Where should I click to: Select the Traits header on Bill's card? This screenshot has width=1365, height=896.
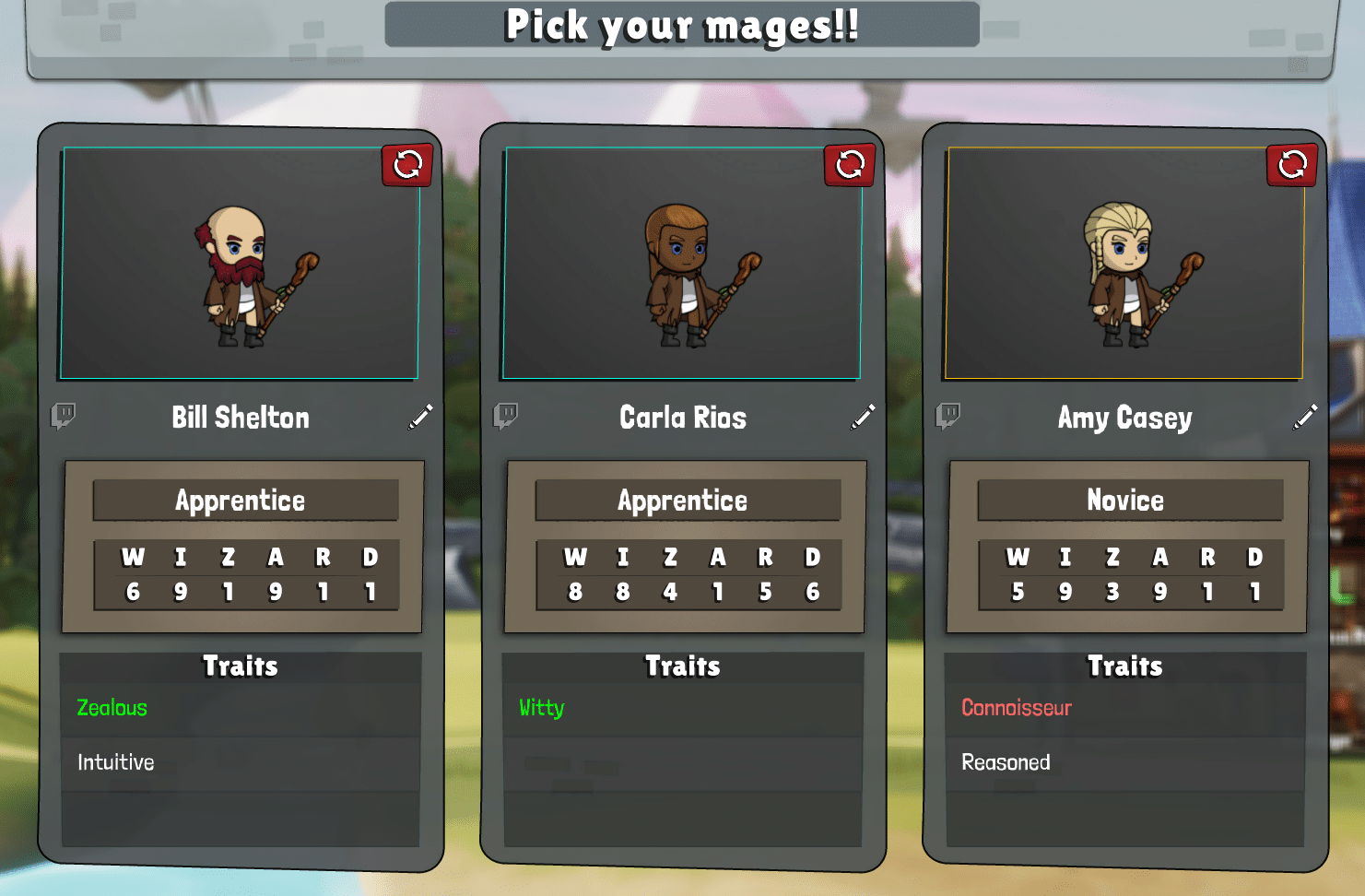pos(240,666)
